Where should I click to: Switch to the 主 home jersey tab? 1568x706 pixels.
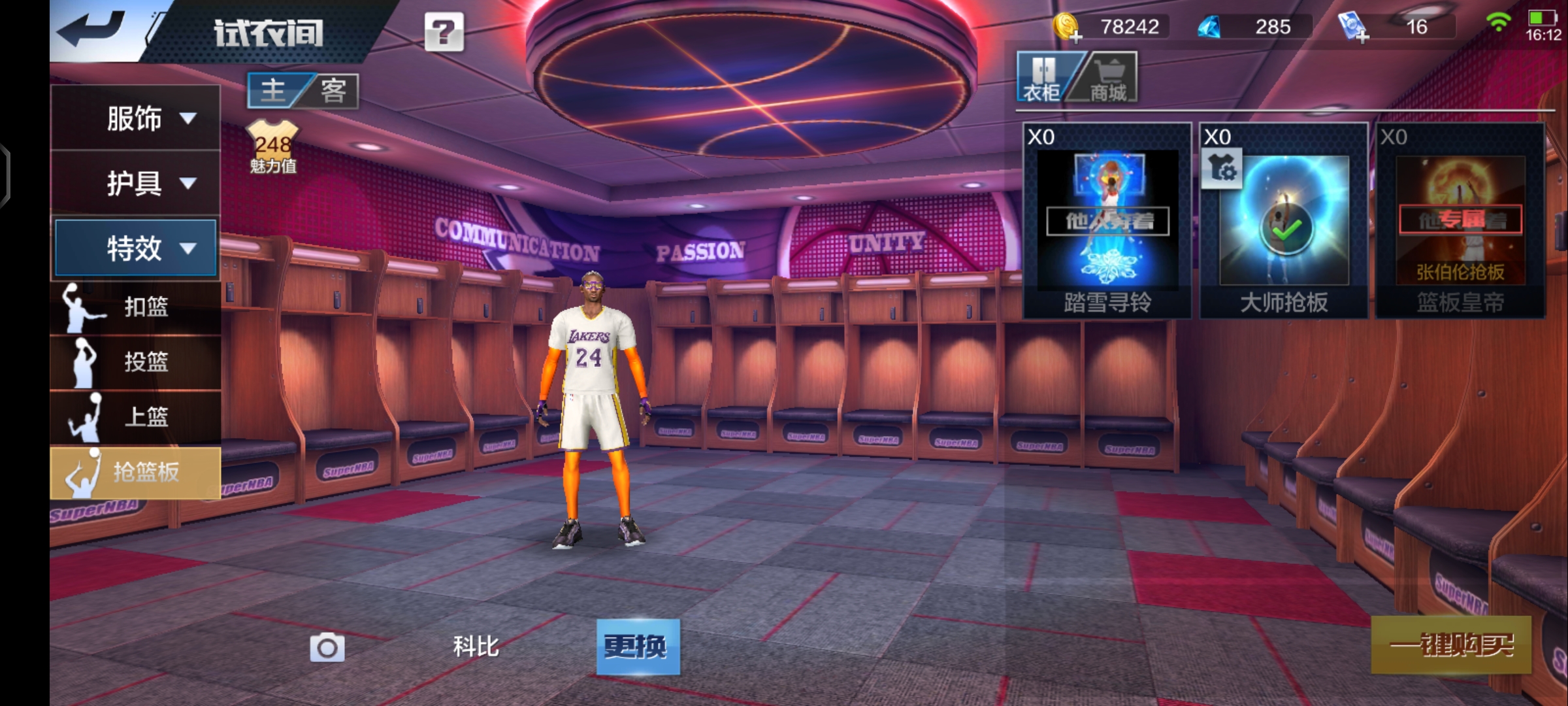(x=274, y=90)
